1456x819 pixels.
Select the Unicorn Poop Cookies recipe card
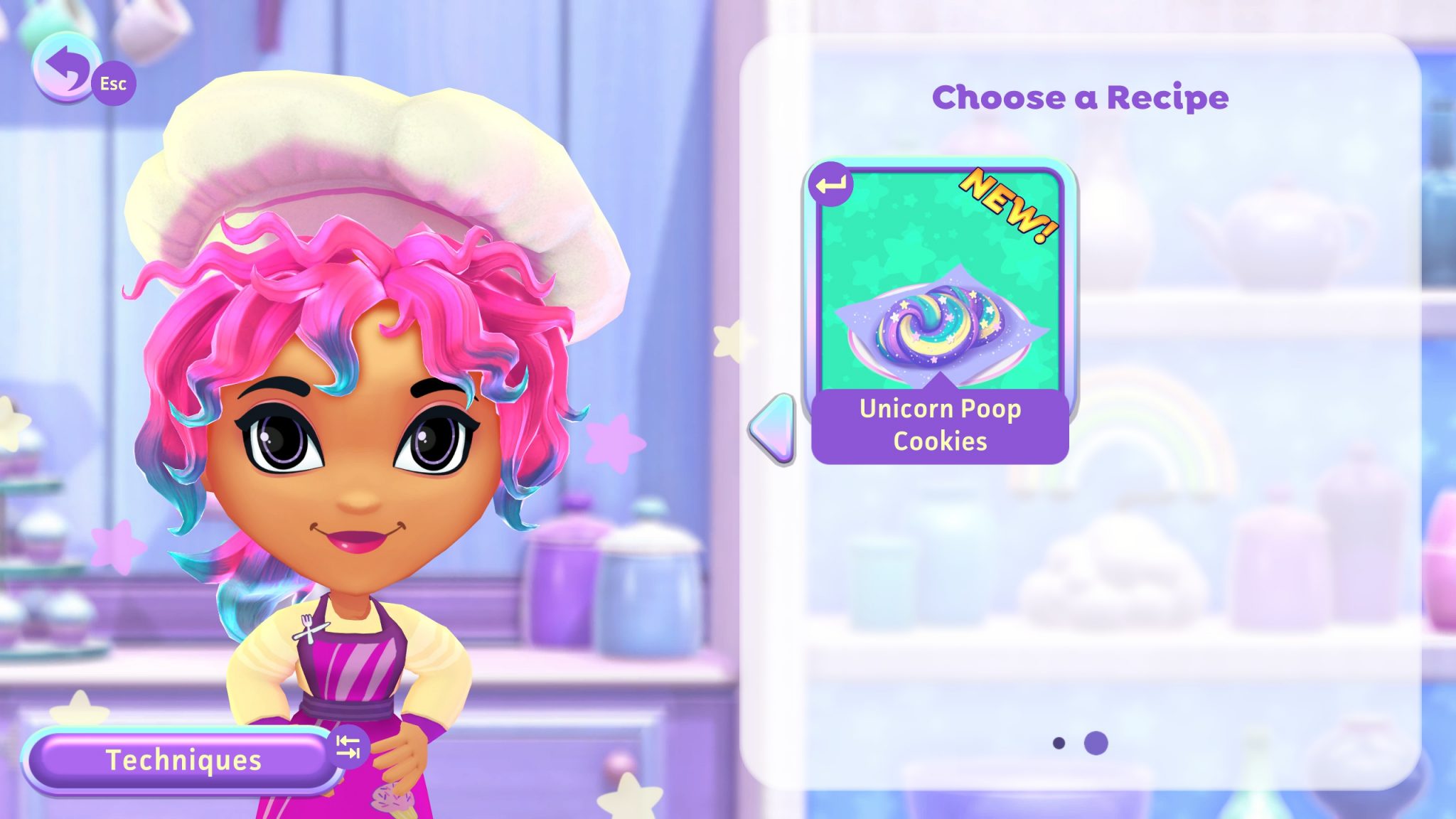(x=939, y=313)
